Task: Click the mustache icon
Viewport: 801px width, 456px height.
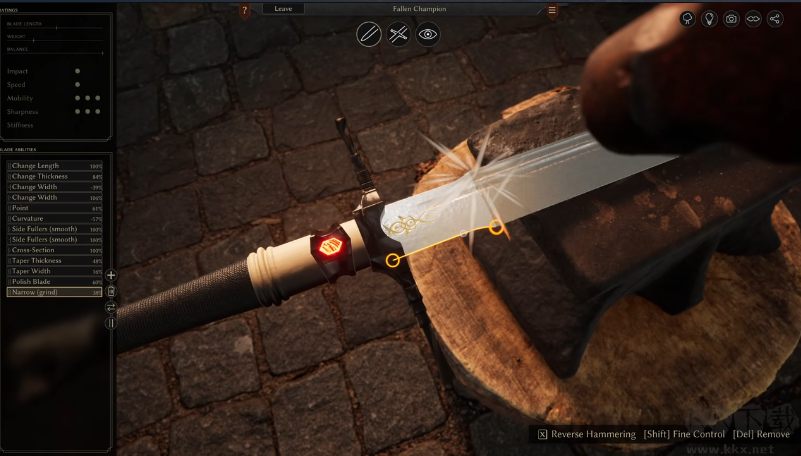Action: point(754,18)
